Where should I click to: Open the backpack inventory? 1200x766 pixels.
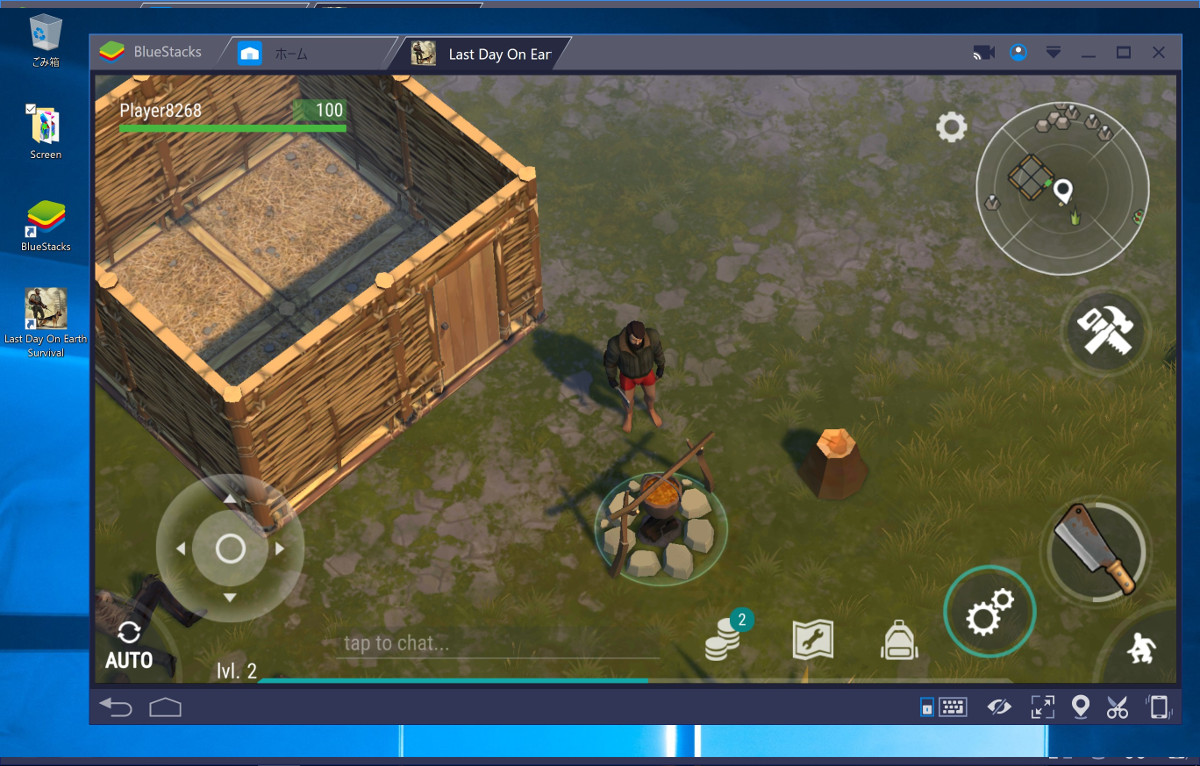(x=899, y=640)
